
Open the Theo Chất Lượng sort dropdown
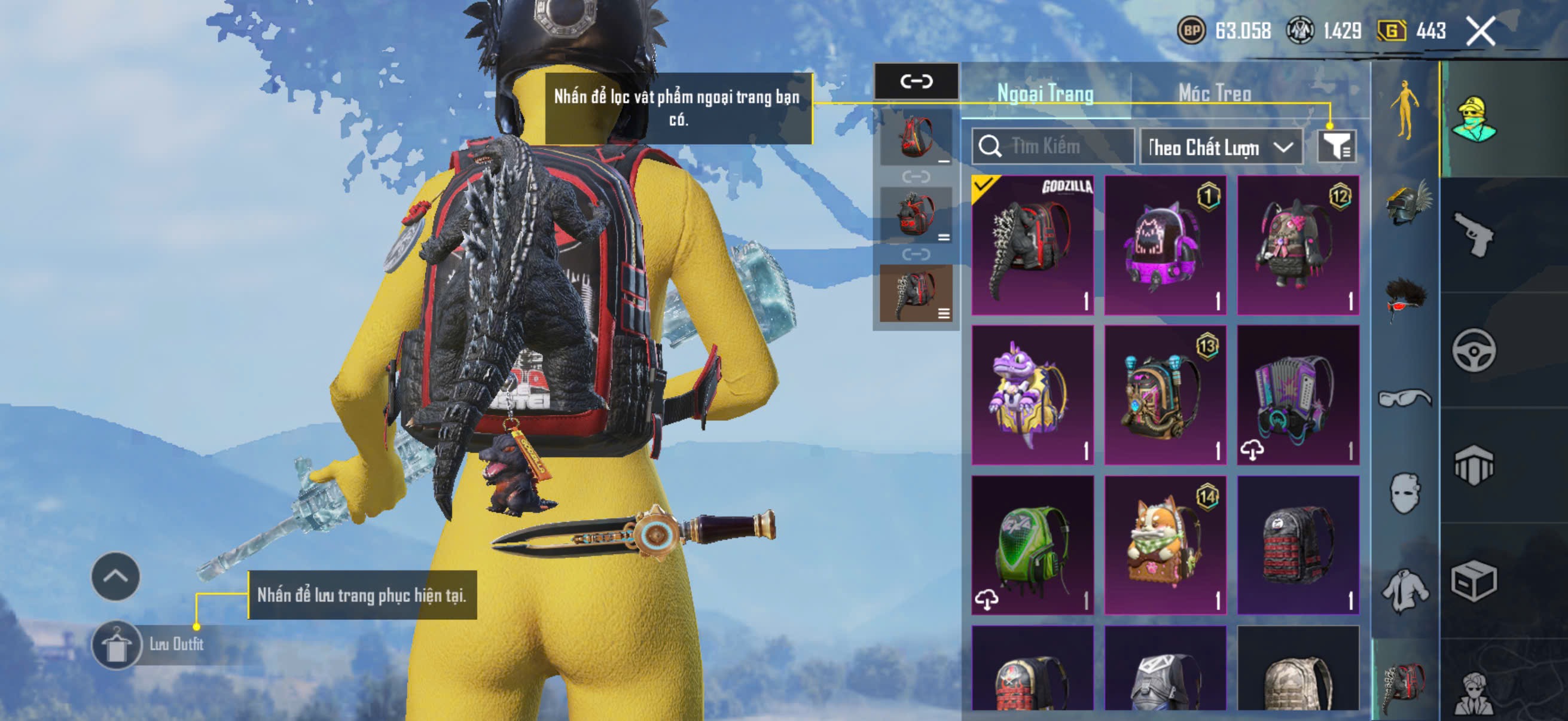1221,147
